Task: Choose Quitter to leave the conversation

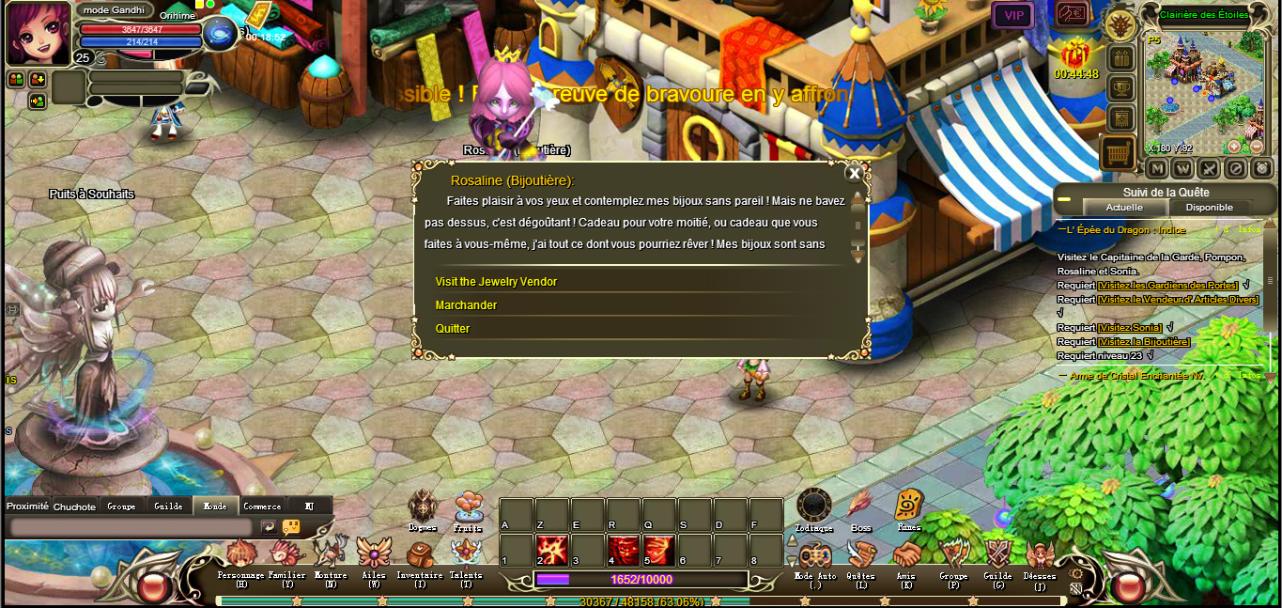Action: tap(452, 329)
